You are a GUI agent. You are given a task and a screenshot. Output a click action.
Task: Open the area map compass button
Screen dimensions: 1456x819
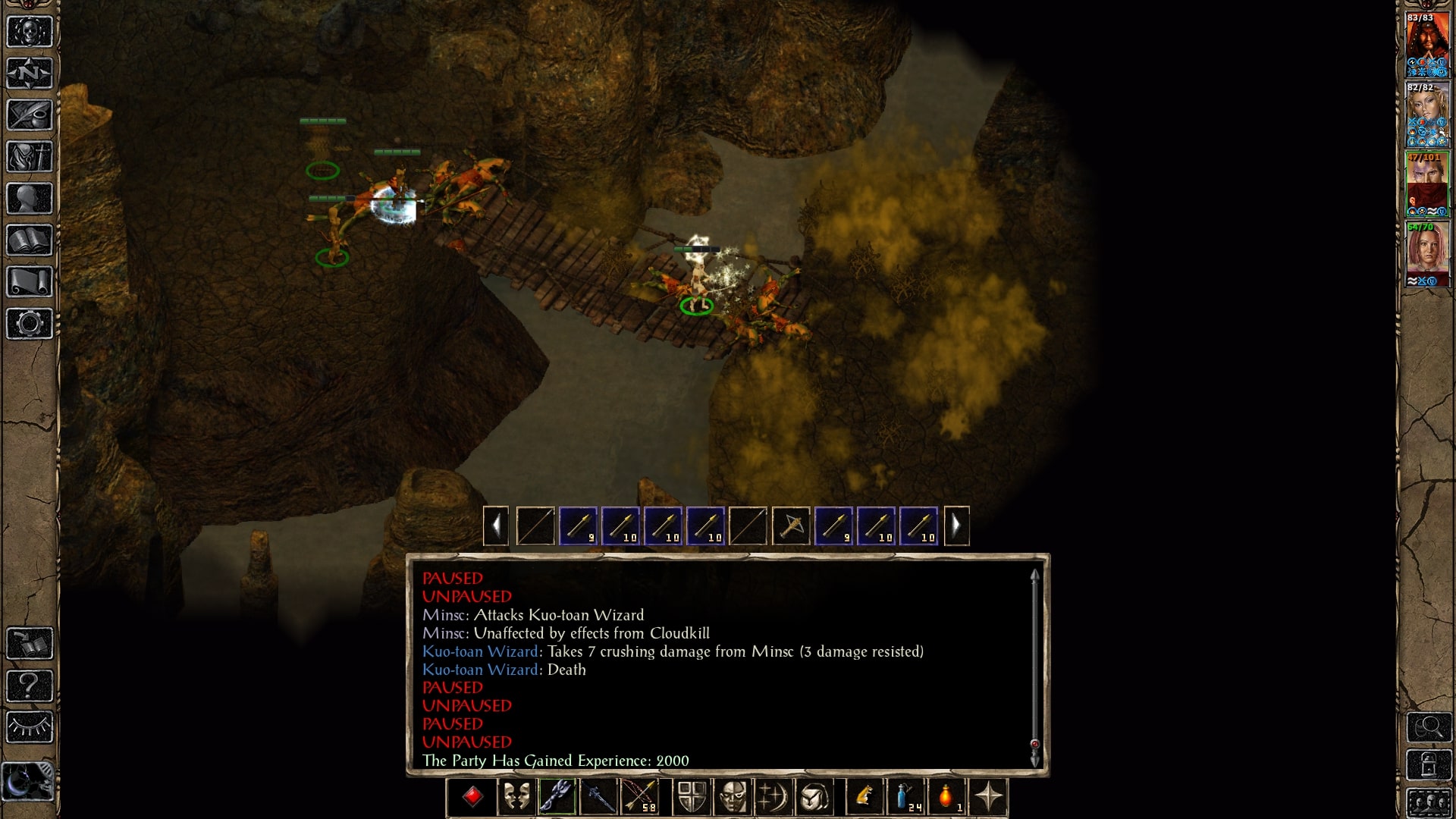(x=30, y=74)
